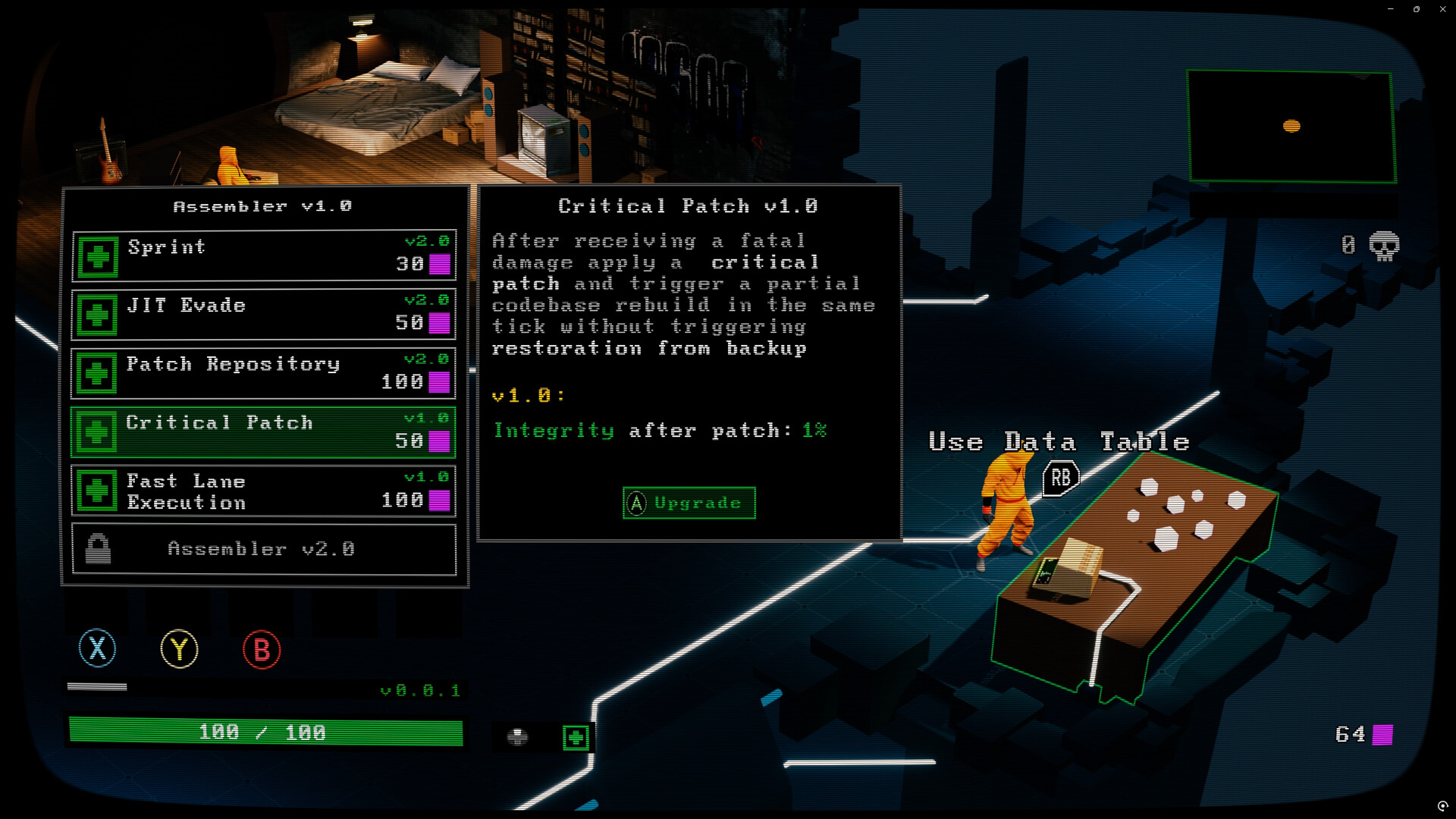This screenshot has width=1456, height=819.
Task: Choose the JIT Evade upgrade row
Action: 264,314
